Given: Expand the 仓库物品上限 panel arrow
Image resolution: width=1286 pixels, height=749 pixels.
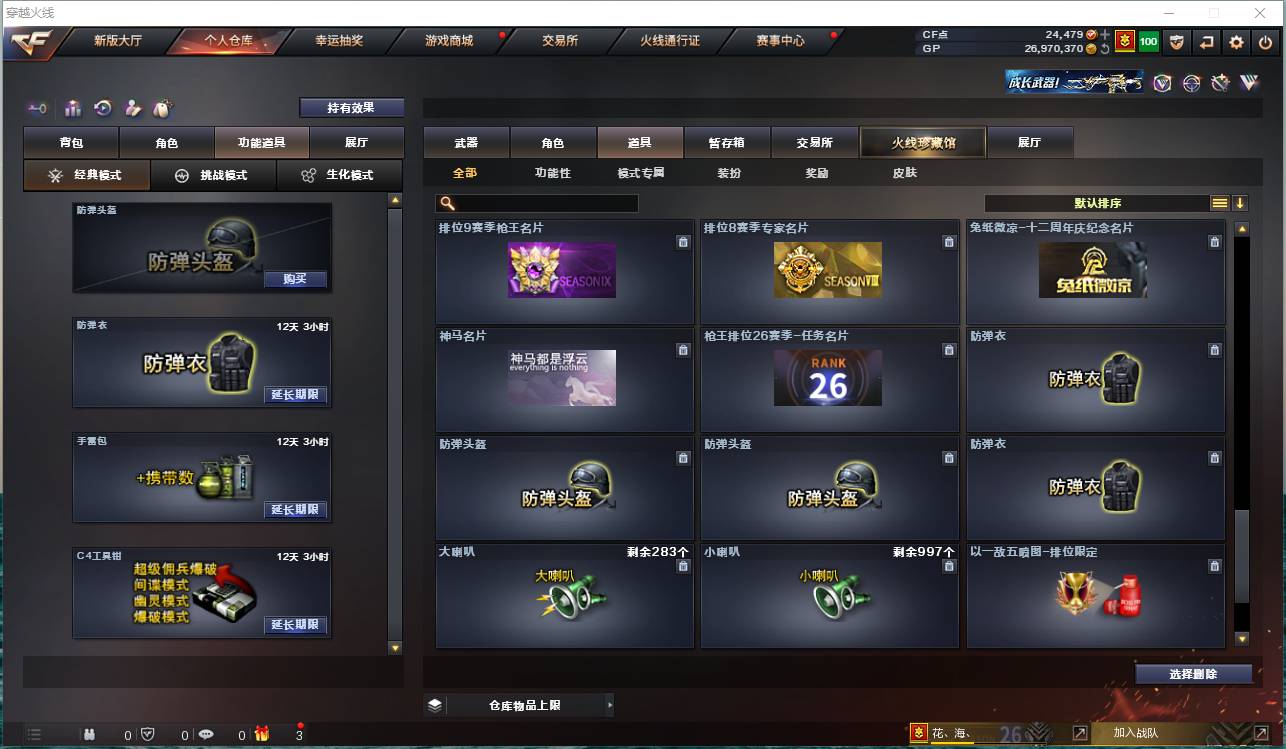Looking at the screenshot, I should tap(610, 704).
